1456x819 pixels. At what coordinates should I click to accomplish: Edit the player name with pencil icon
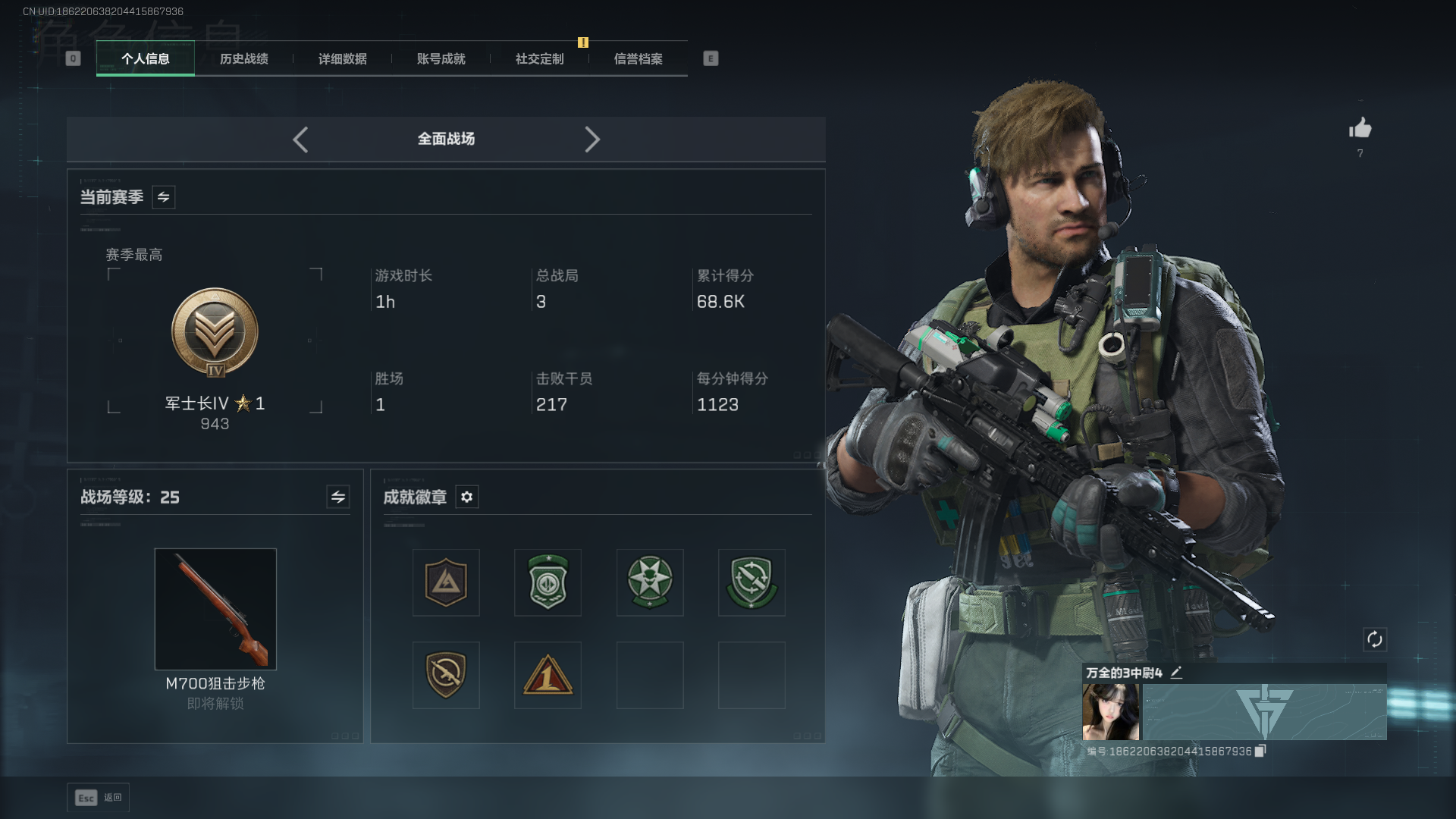click(1176, 673)
